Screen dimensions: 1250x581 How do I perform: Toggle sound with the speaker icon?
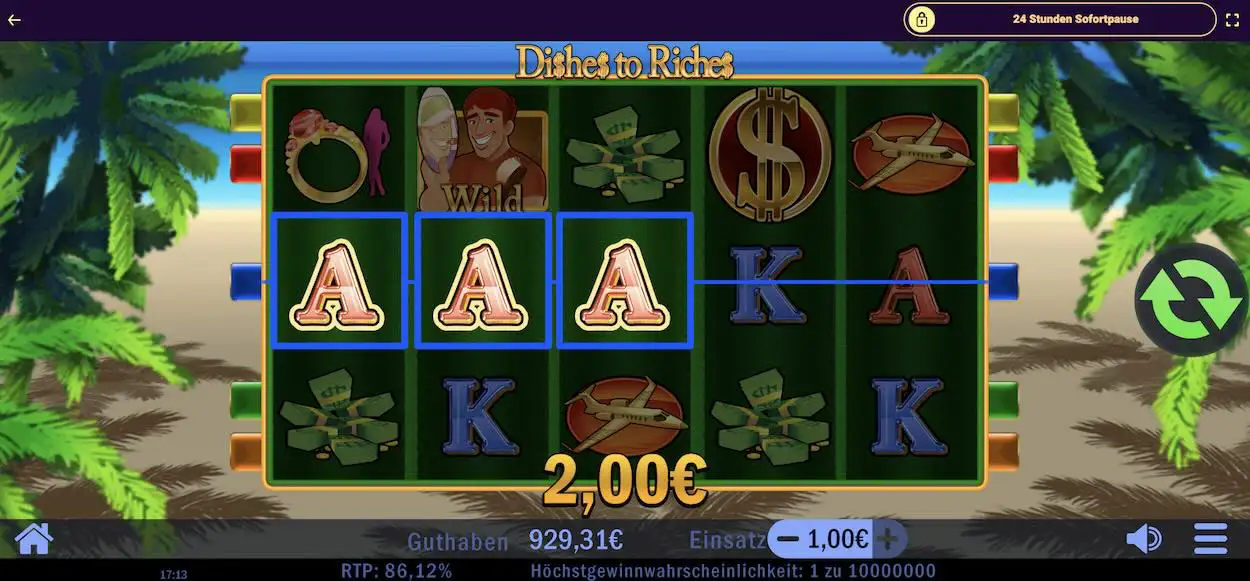(1143, 539)
